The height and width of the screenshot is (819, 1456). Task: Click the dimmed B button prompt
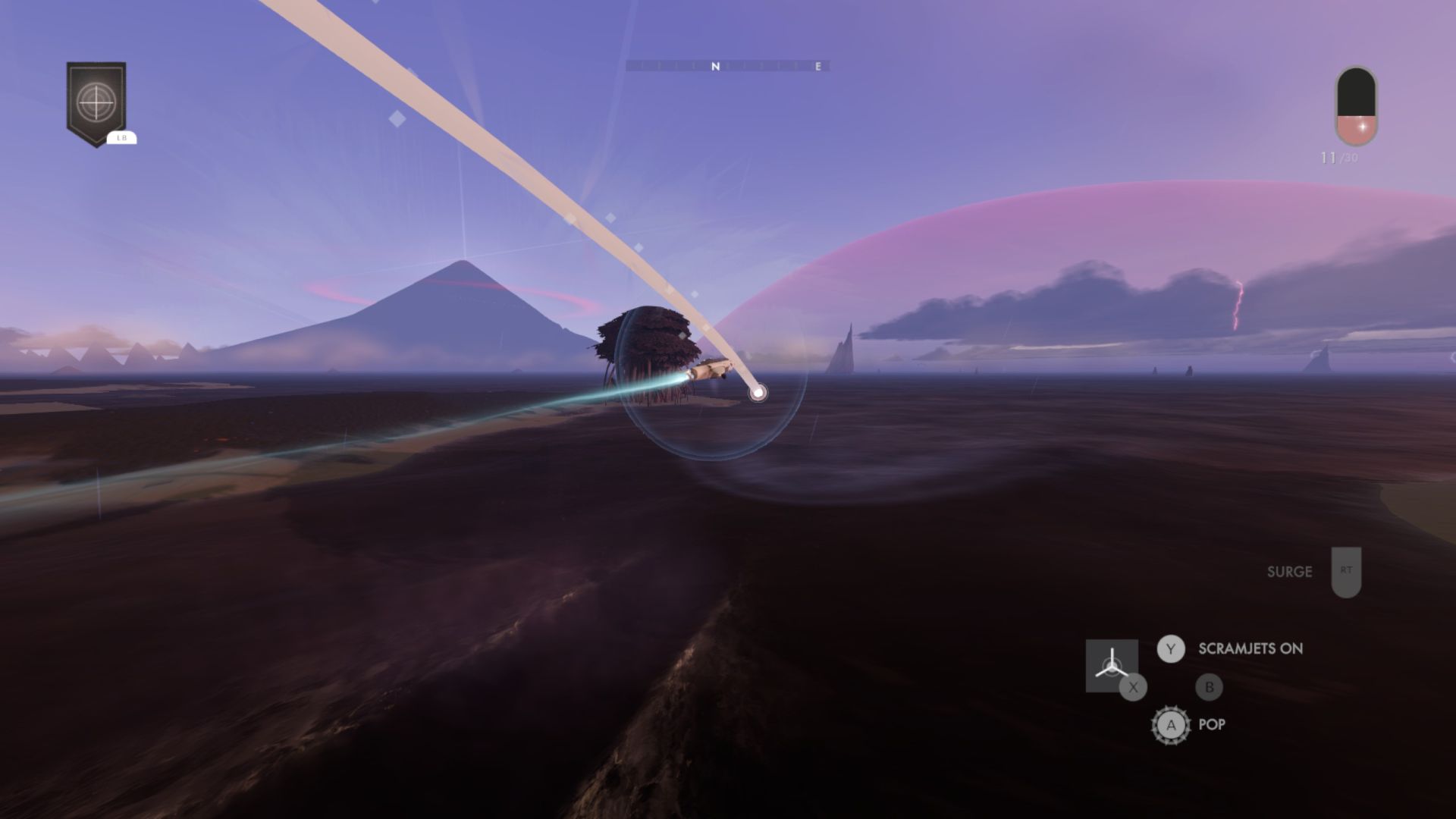point(1210,688)
